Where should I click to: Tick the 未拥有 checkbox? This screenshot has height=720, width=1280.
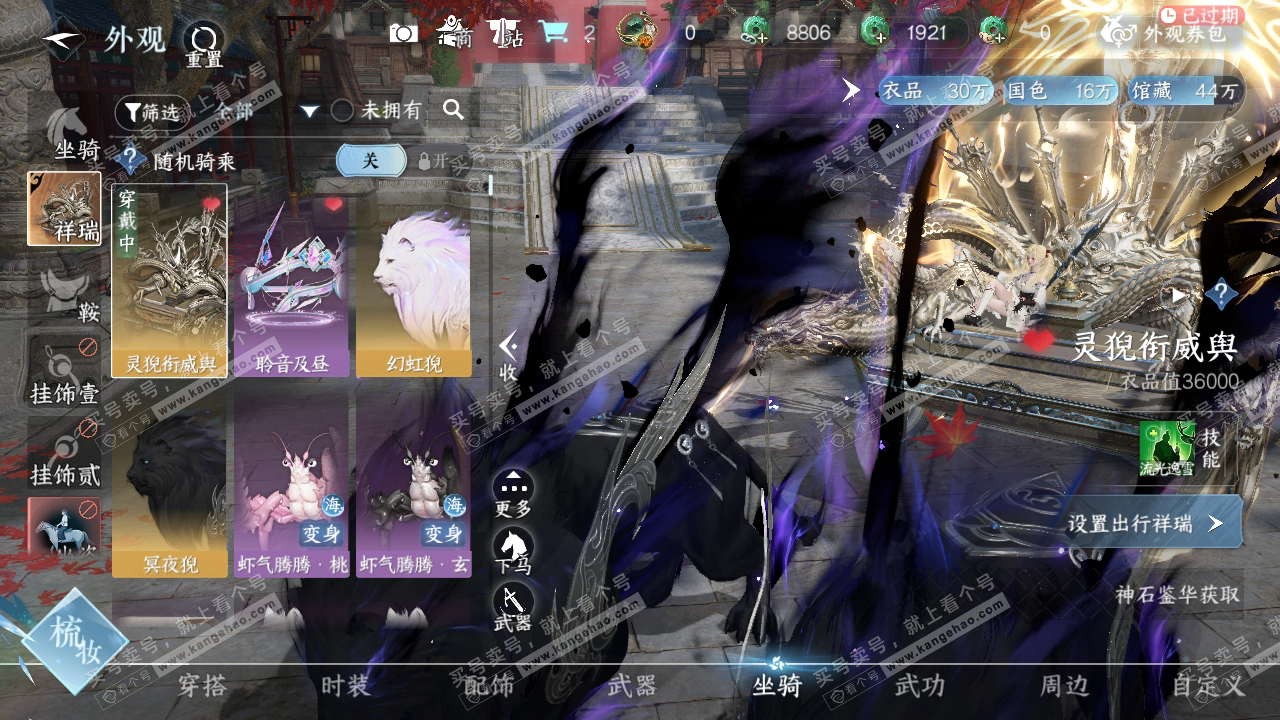(342, 111)
